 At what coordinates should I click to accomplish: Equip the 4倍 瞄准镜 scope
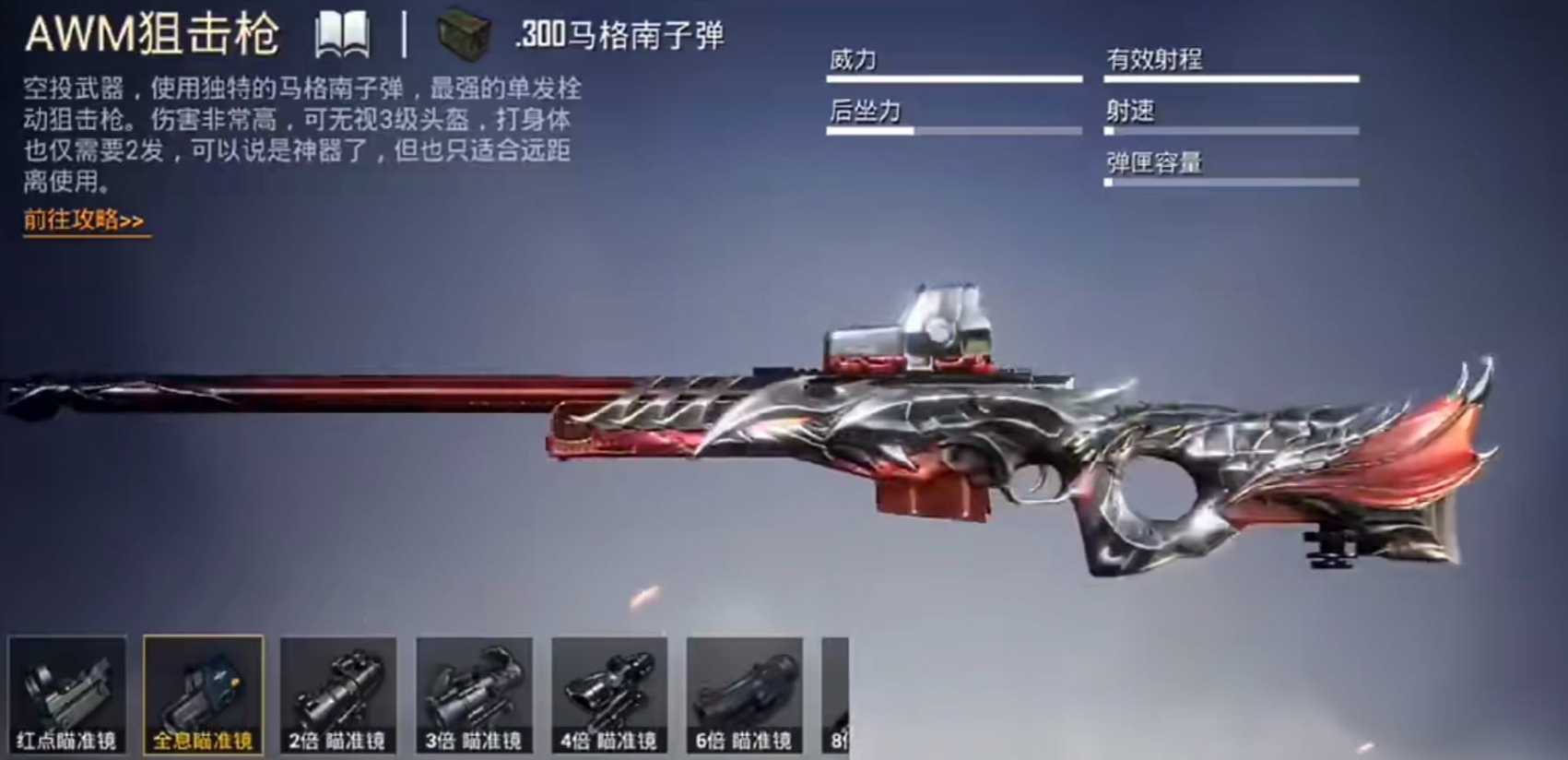(608, 696)
